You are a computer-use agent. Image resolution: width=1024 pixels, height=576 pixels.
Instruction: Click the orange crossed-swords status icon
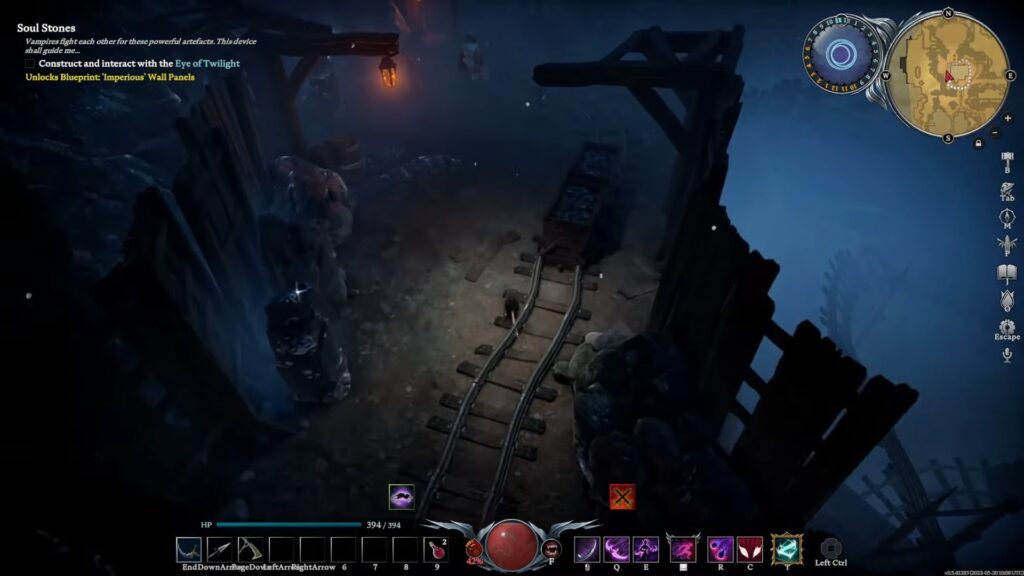[622, 496]
